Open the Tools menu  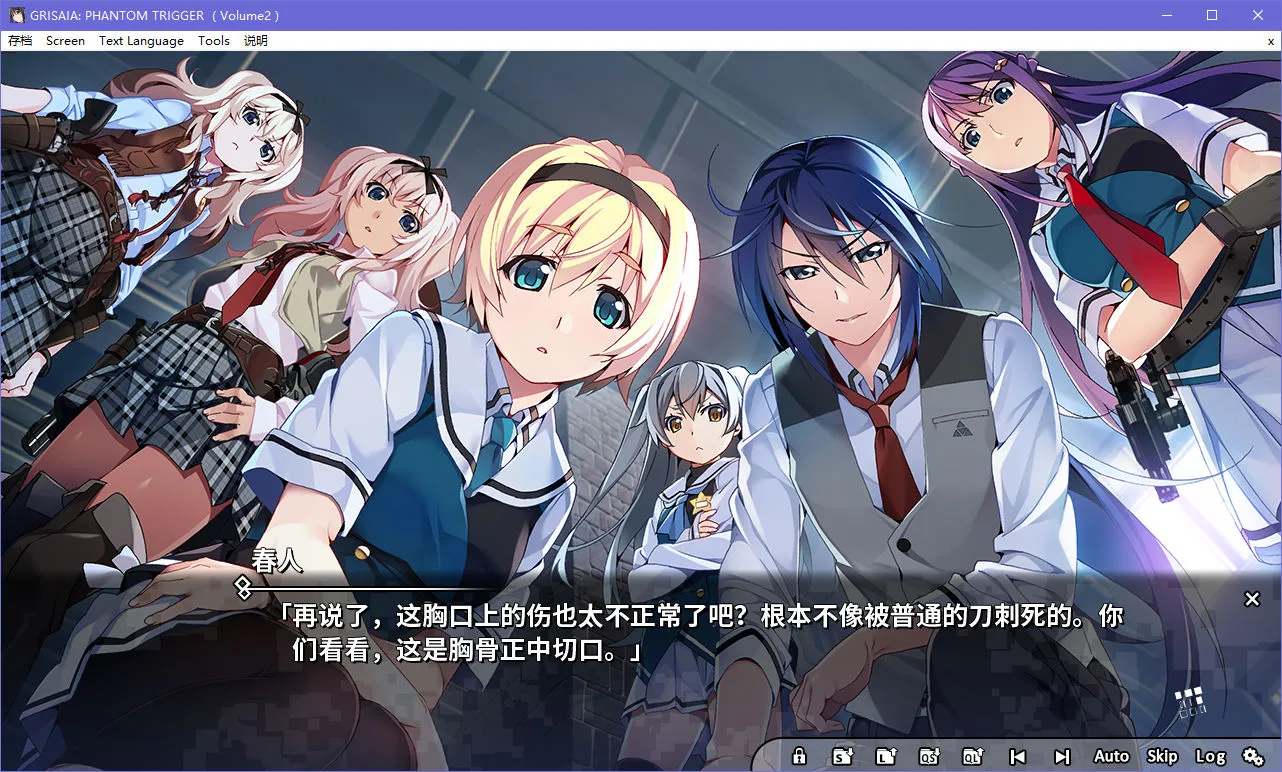tap(213, 41)
